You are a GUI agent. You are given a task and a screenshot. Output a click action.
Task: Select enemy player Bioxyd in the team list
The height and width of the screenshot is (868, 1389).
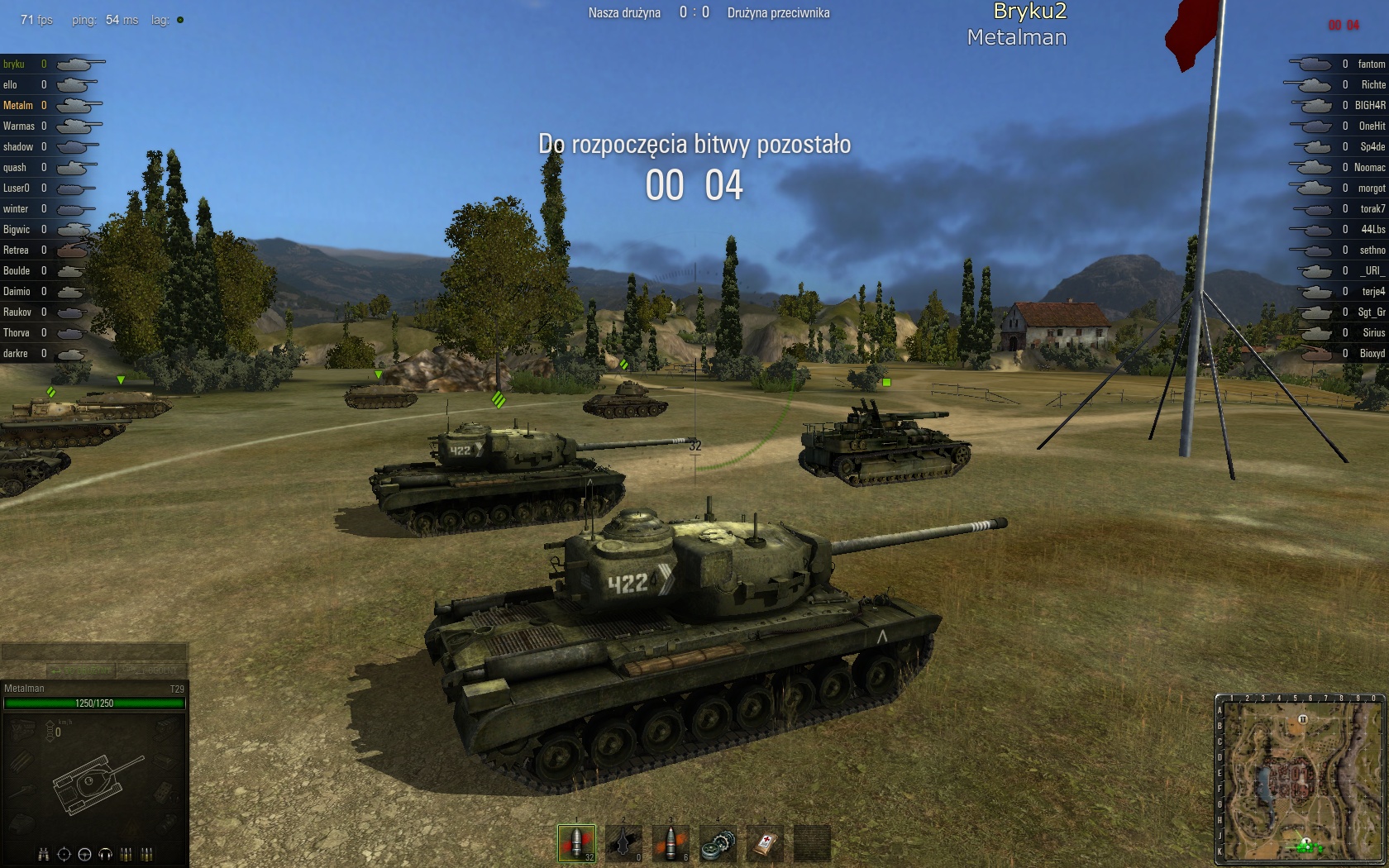[x=1372, y=354]
